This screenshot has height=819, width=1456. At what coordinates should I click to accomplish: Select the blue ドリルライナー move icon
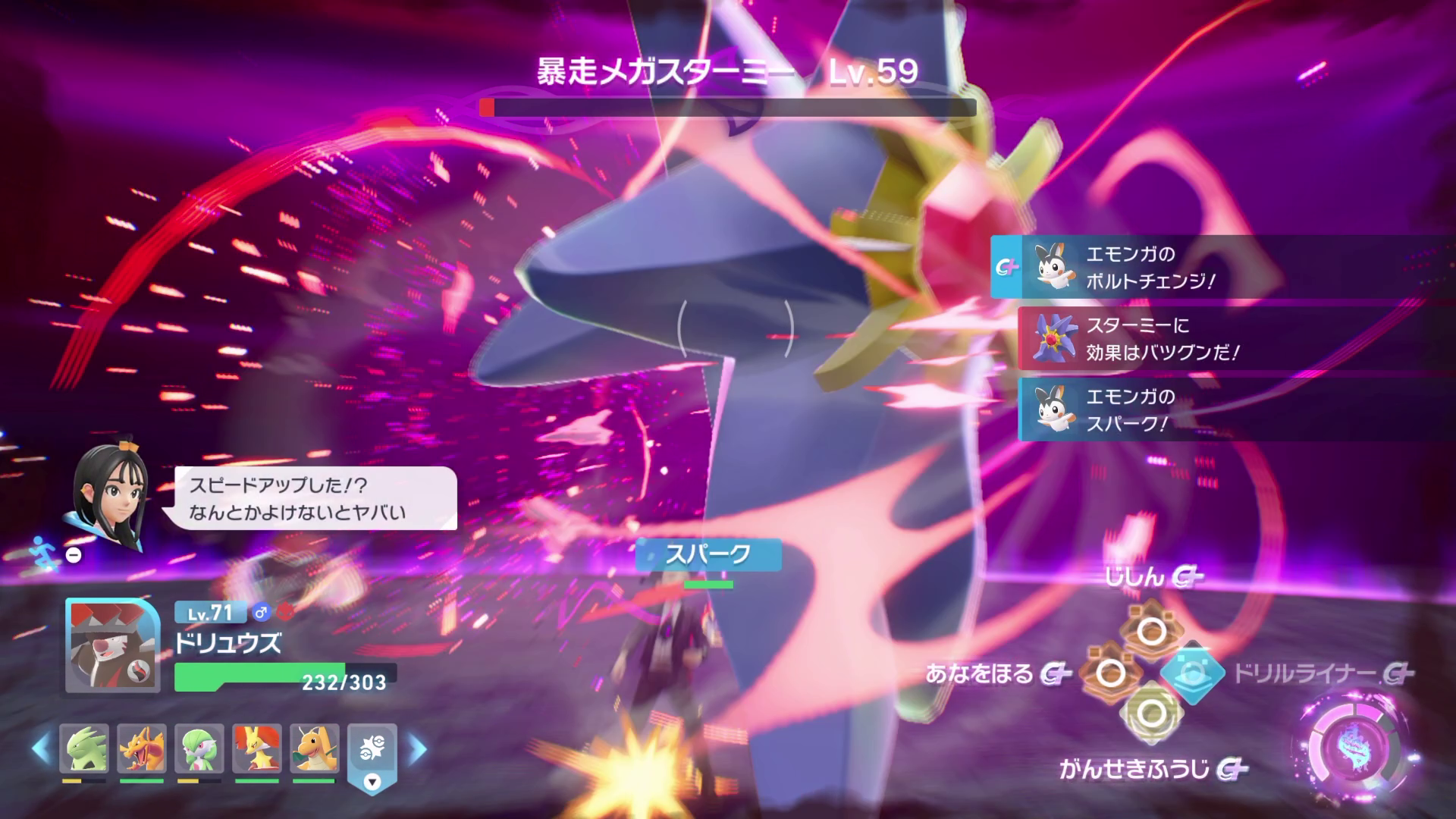pos(1191,673)
